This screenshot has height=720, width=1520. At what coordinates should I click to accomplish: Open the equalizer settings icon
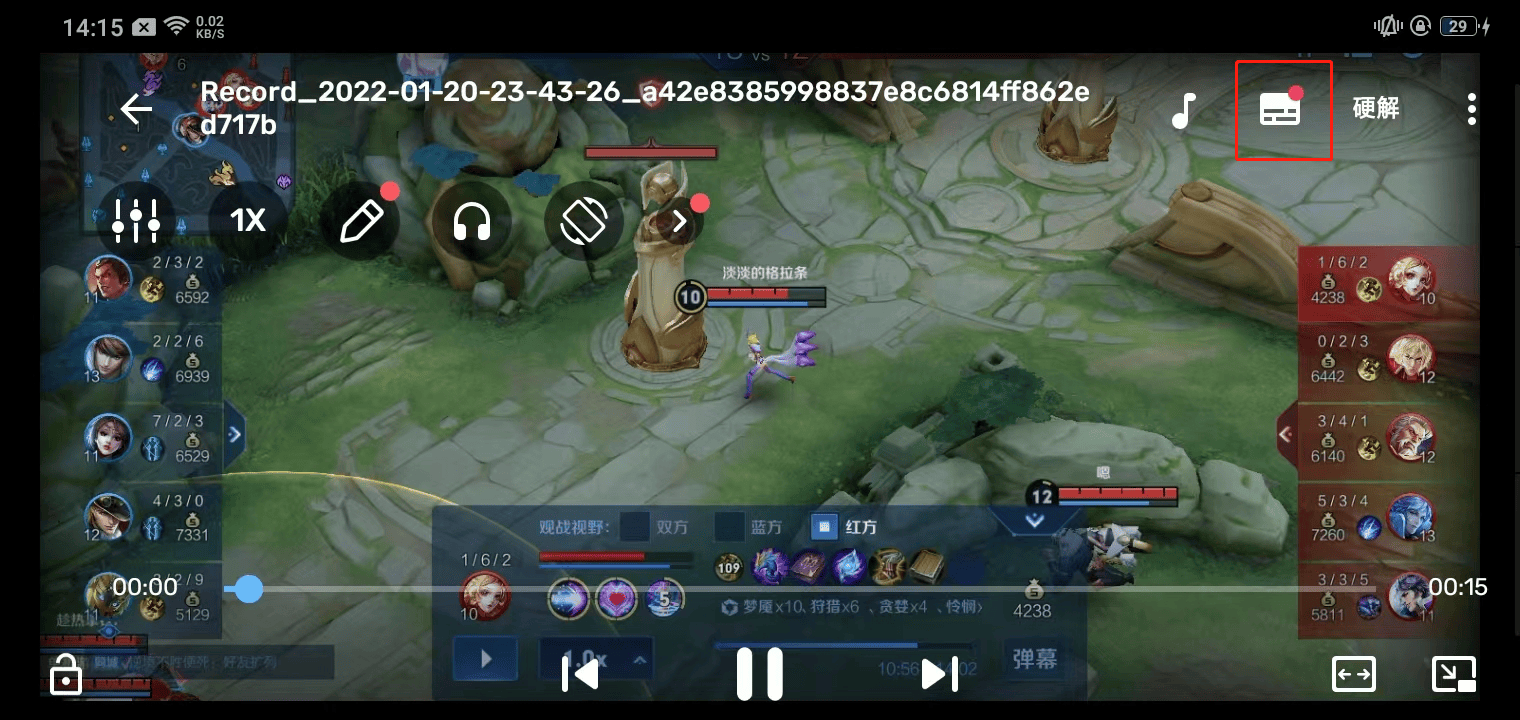[x=136, y=221]
